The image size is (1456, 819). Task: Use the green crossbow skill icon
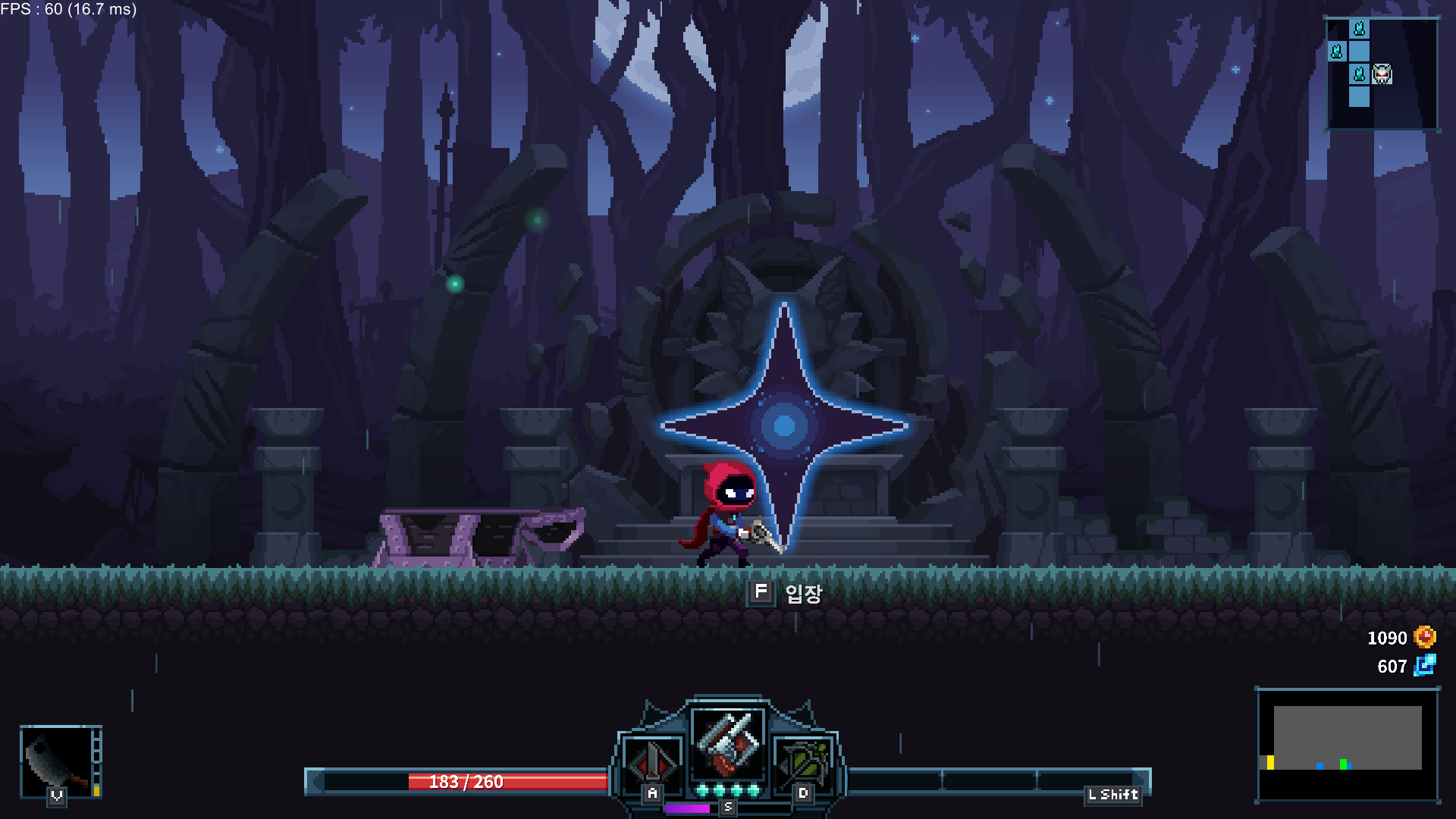click(803, 761)
